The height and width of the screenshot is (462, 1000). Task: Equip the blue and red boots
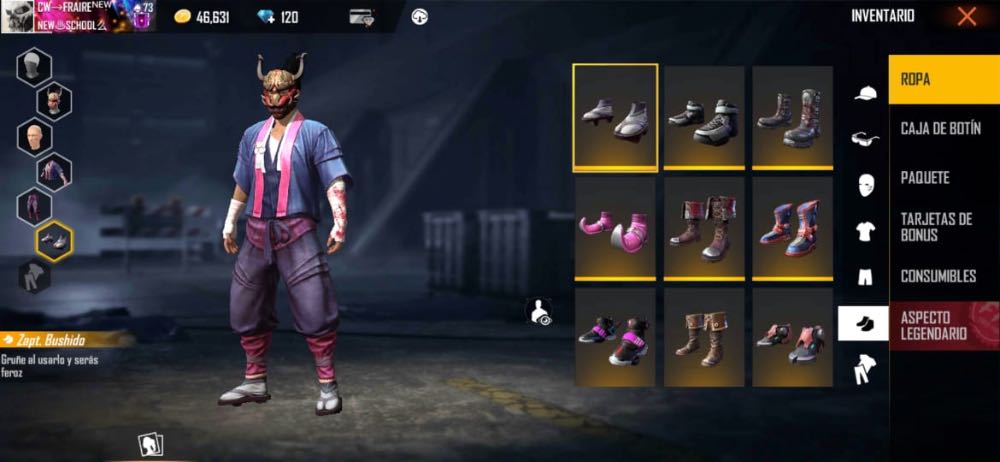(792, 229)
